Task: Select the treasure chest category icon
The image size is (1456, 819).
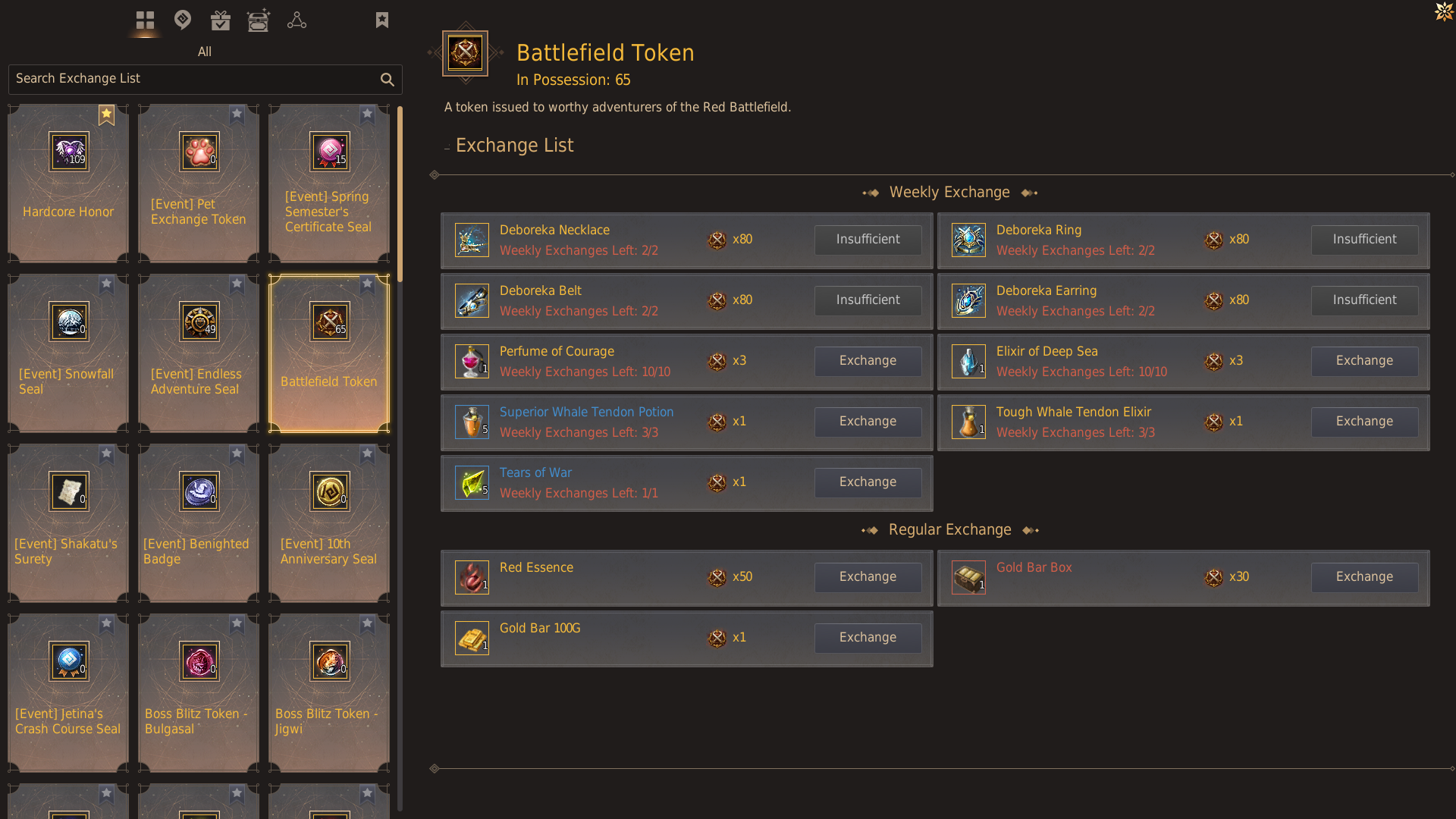Action: (259, 20)
